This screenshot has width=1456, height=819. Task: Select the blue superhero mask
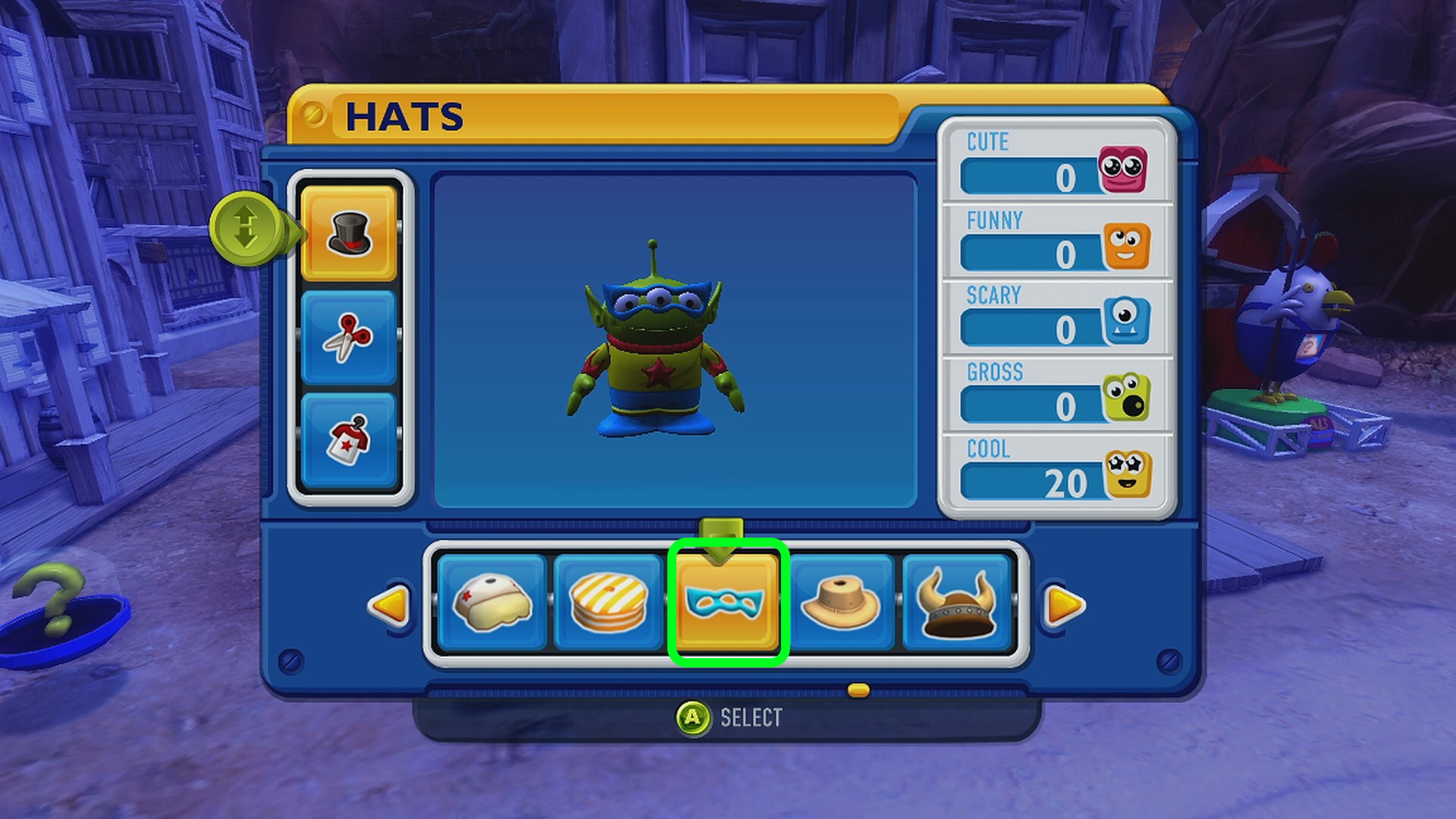(x=726, y=602)
